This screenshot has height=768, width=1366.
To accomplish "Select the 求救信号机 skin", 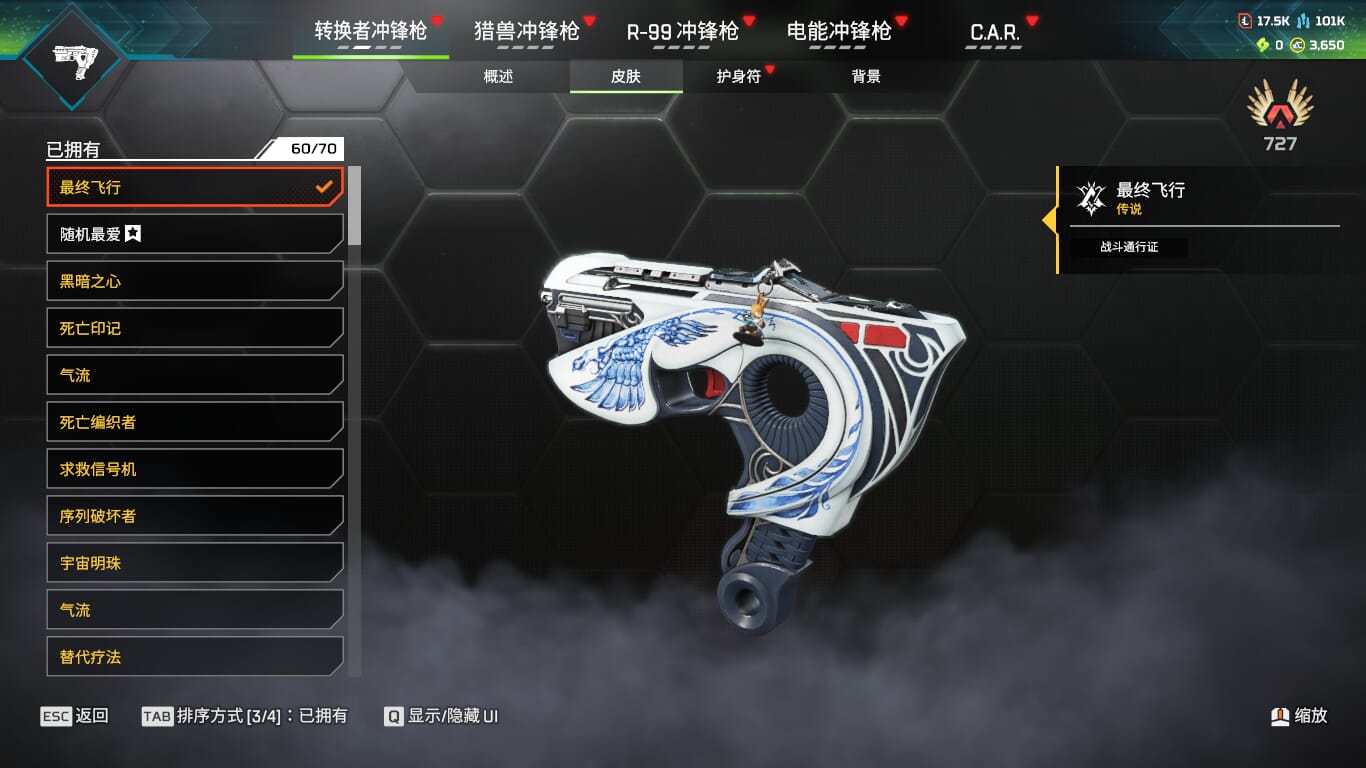I will [195, 469].
